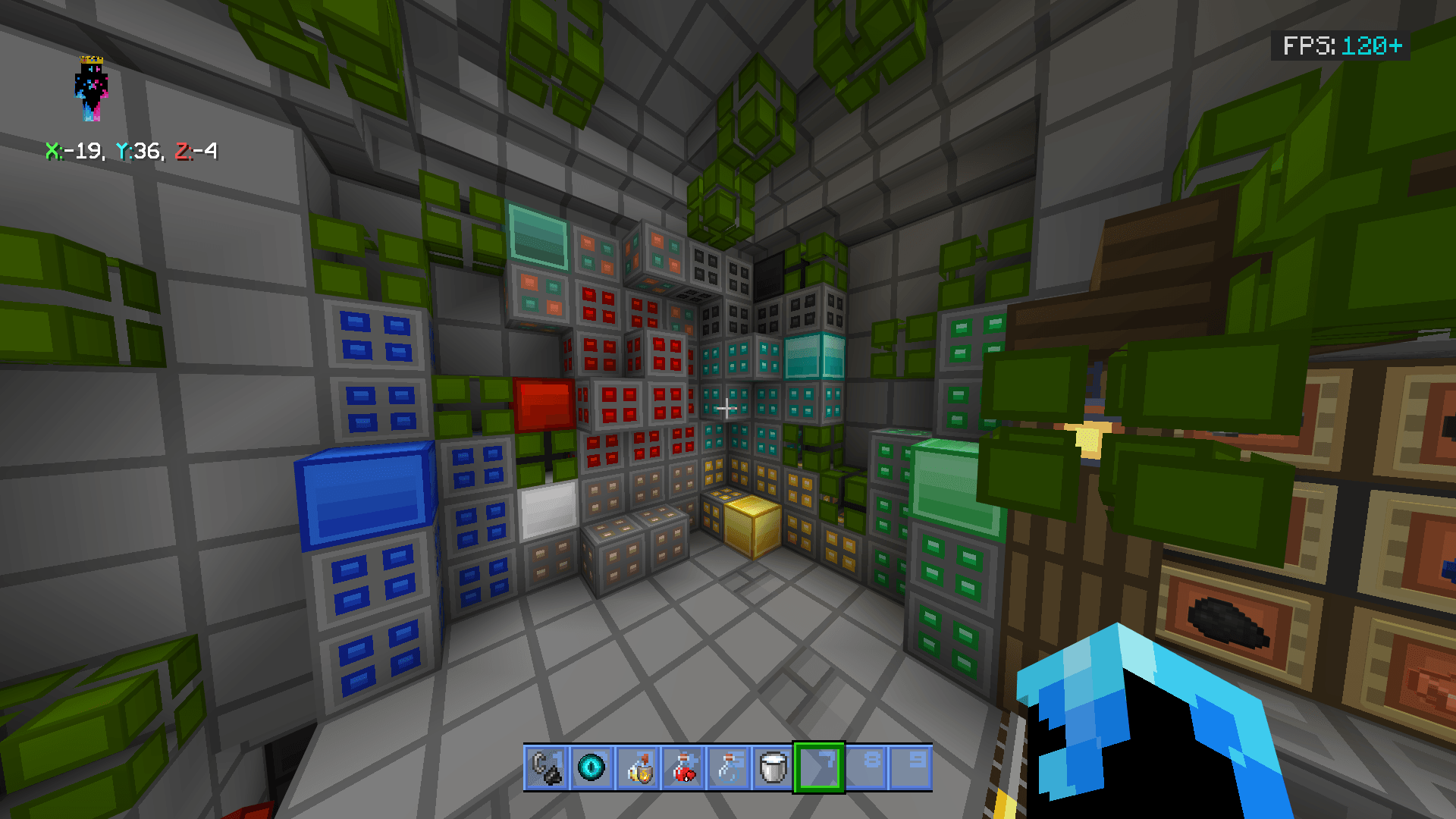Click the red block on the left wall
The width and height of the screenshot is (1456, 819).
[x=543, y=403]
